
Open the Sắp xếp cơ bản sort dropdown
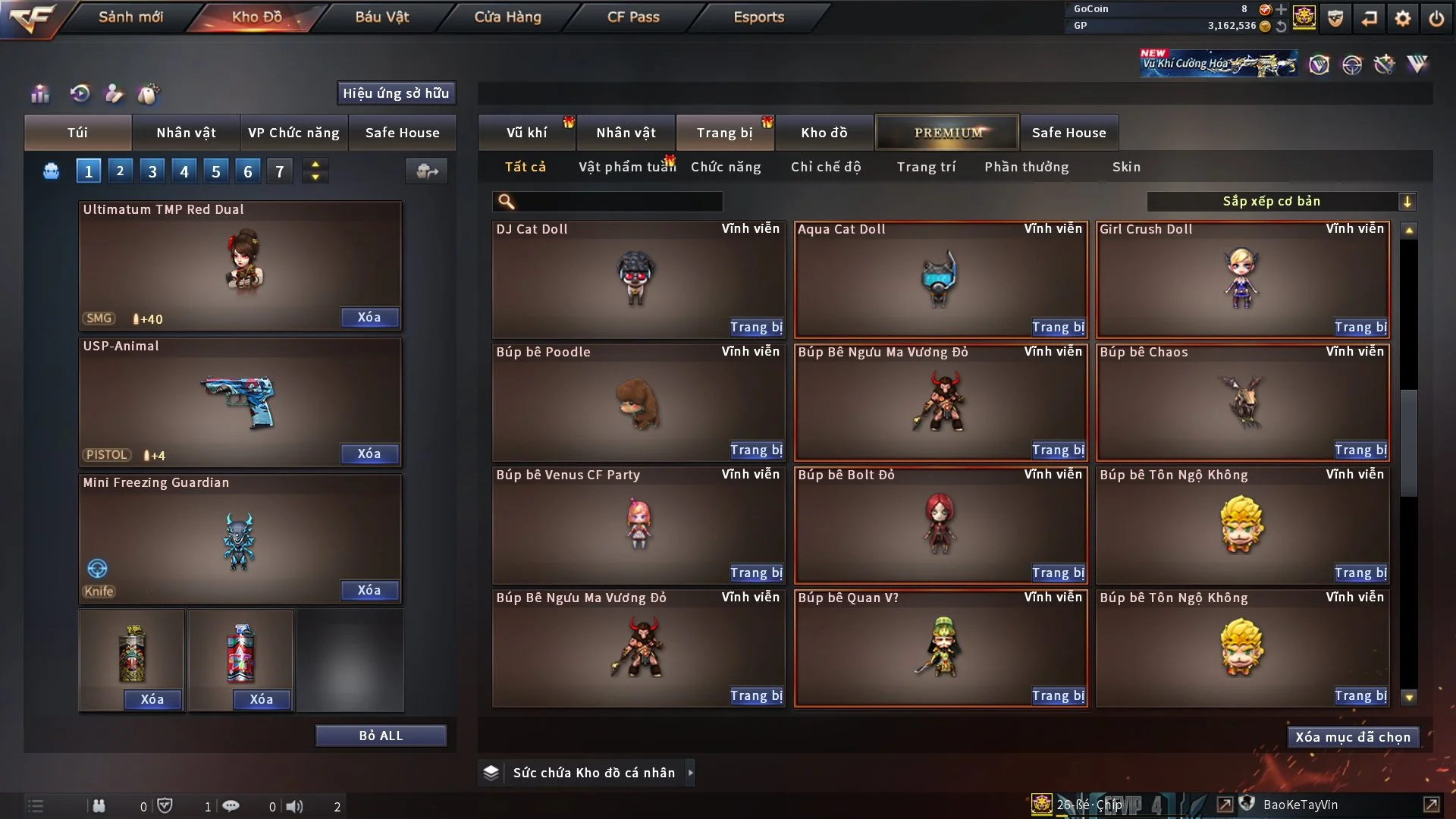[x=1280, y=202]
